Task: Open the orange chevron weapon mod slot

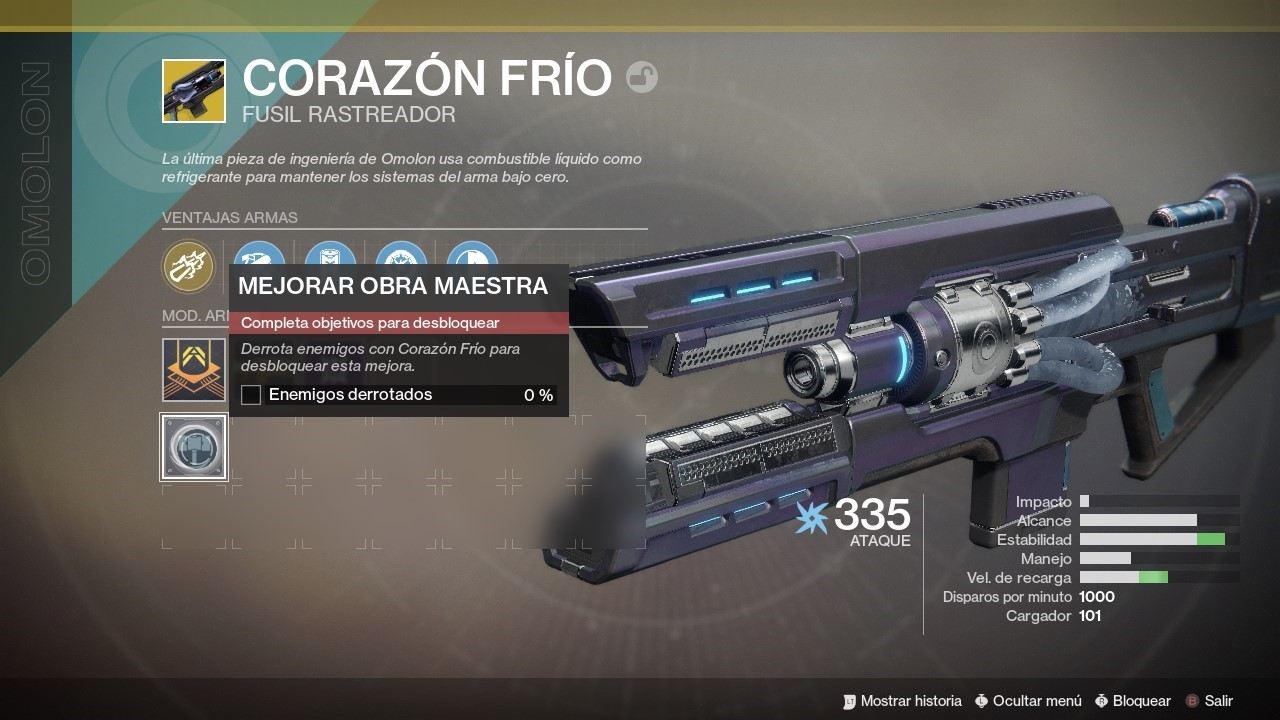Action: click(194, 369)
